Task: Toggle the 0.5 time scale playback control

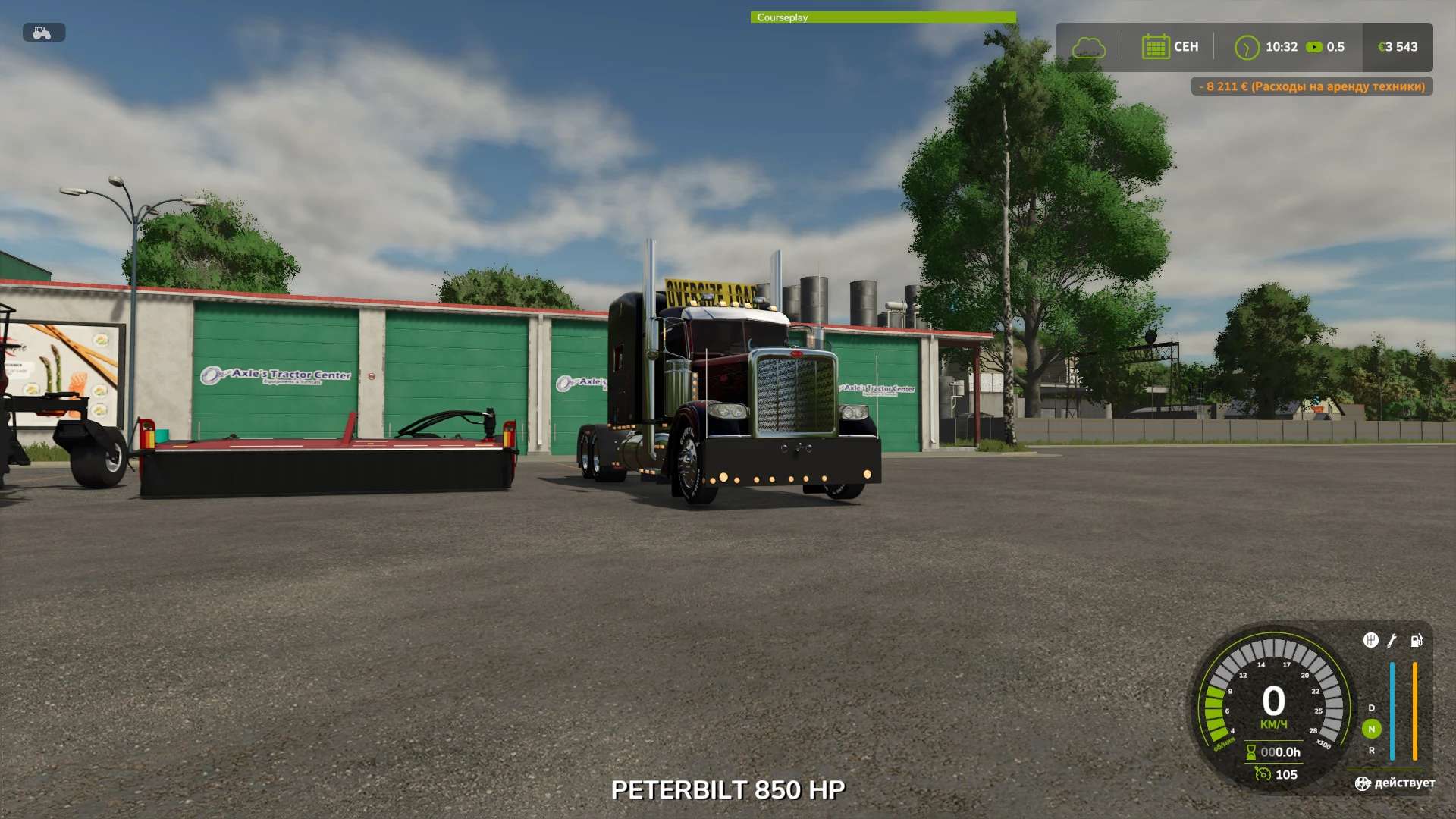Action: click(x=1314, y=47)
